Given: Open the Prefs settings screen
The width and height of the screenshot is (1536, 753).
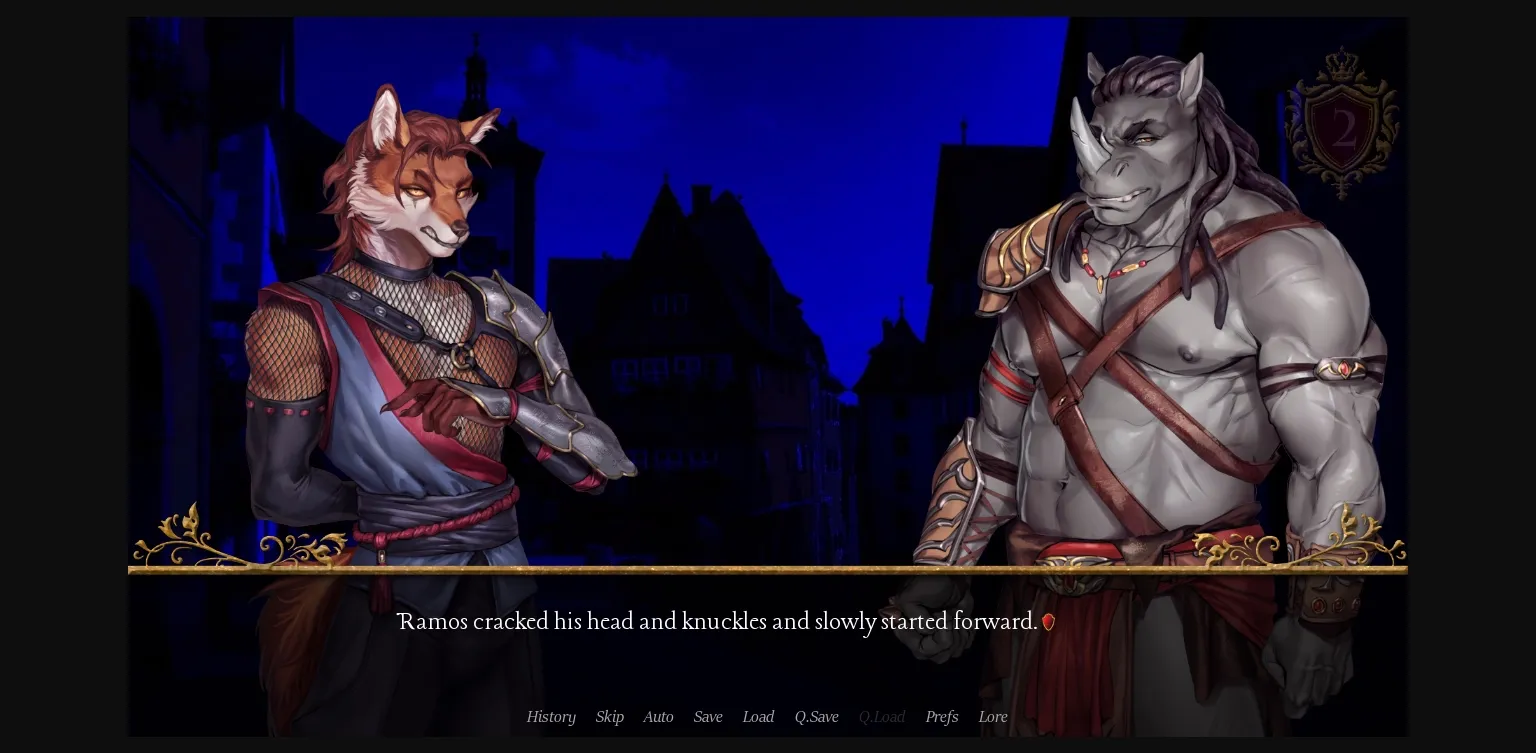Looking at the screenshot, I should point(941,717).
